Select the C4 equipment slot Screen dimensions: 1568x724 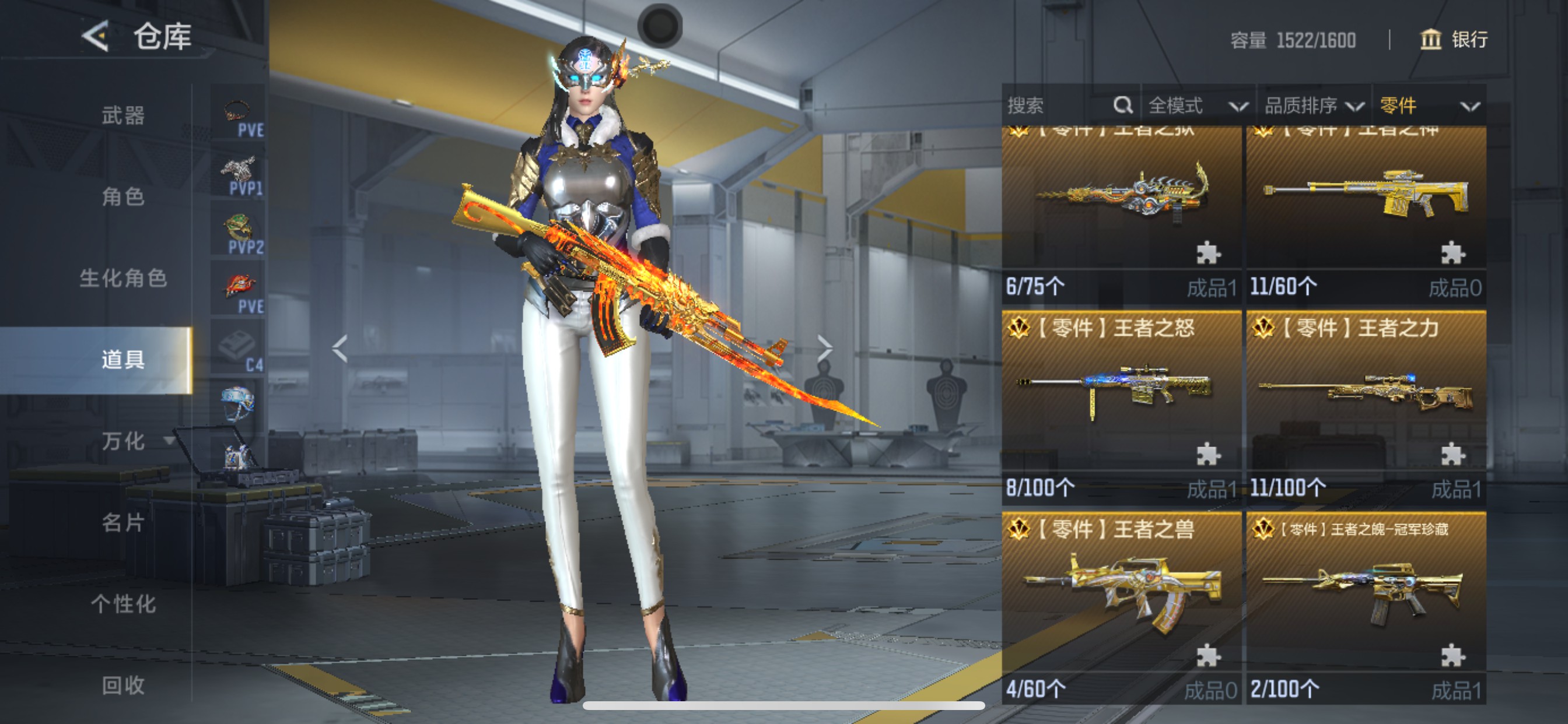(x=239, y=349)
